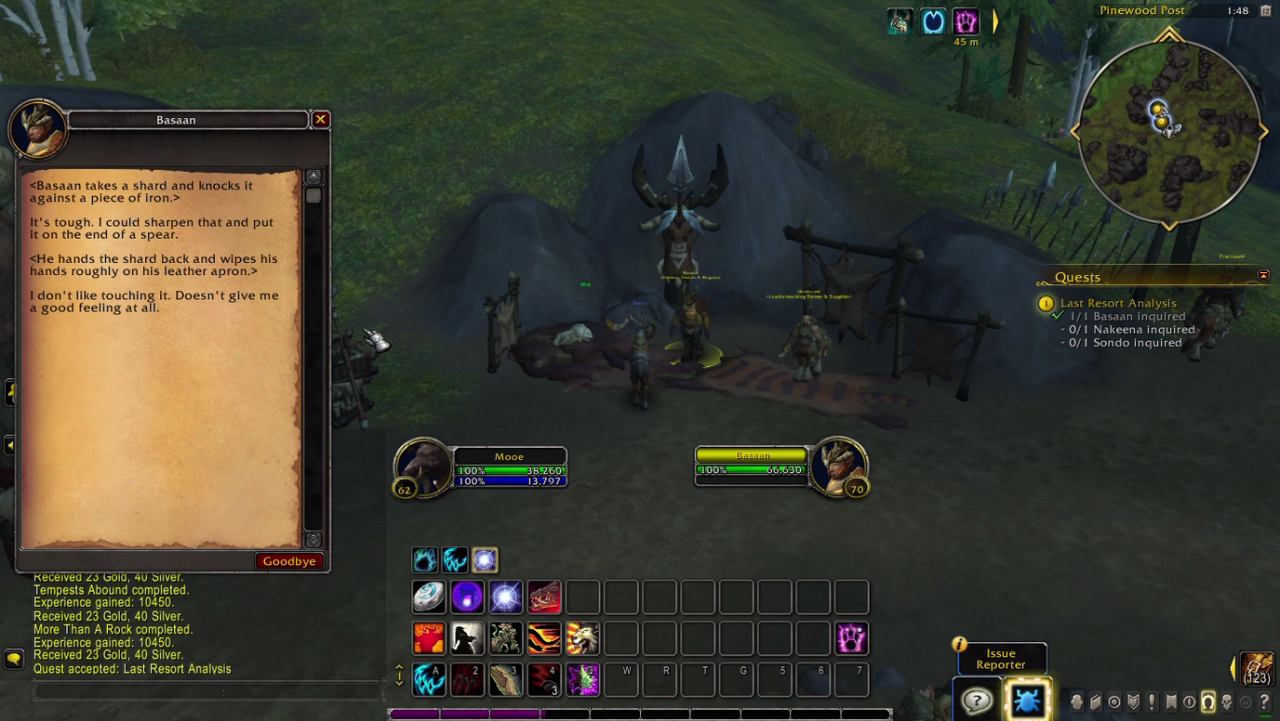Say Goodbye to Basaan
1280x721 pixels.
pyautogui.click(x=289, y=561)
